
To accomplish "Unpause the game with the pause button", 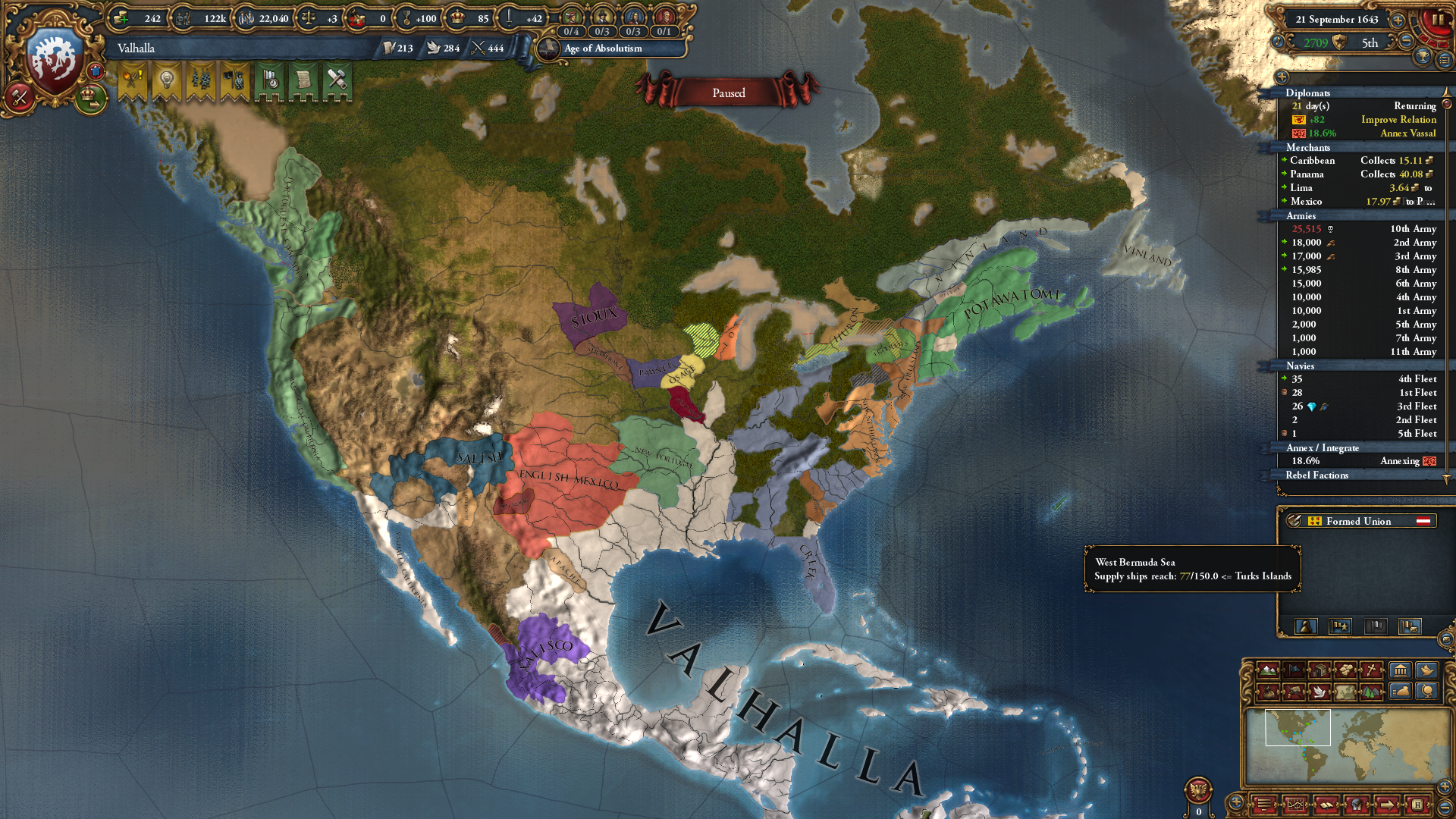I will [x=1437, y=20].
